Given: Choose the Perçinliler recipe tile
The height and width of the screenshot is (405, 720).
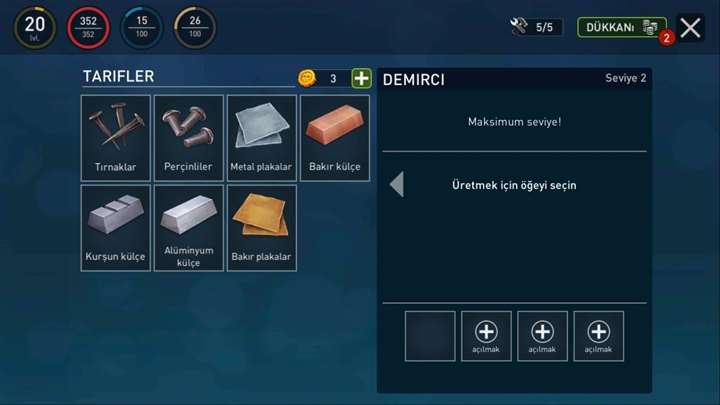Looking at the screenshot, I should click(189, 138).
